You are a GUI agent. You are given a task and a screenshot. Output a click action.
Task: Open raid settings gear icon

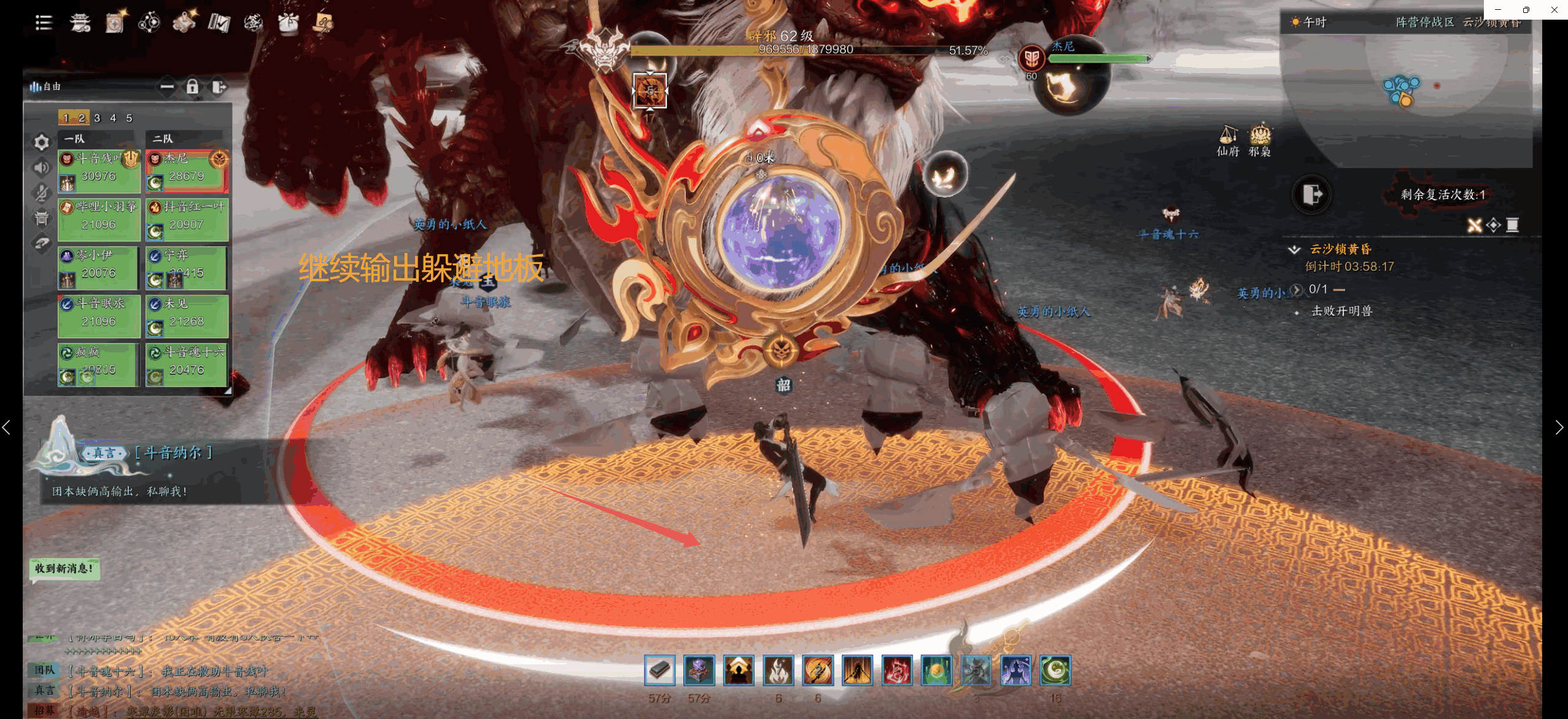(41, 142)
